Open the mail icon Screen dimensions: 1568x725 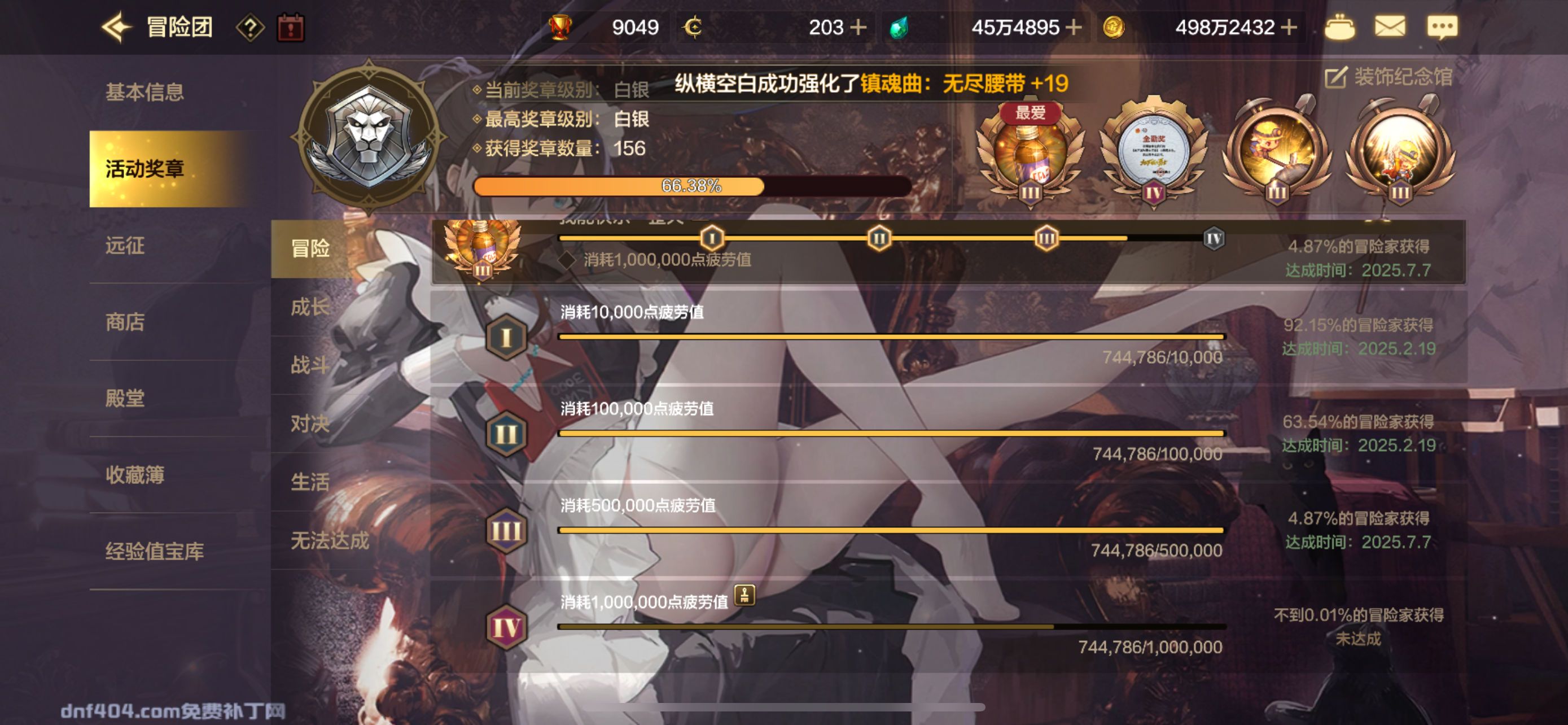pyautogui.click(x=1391, y=27)
